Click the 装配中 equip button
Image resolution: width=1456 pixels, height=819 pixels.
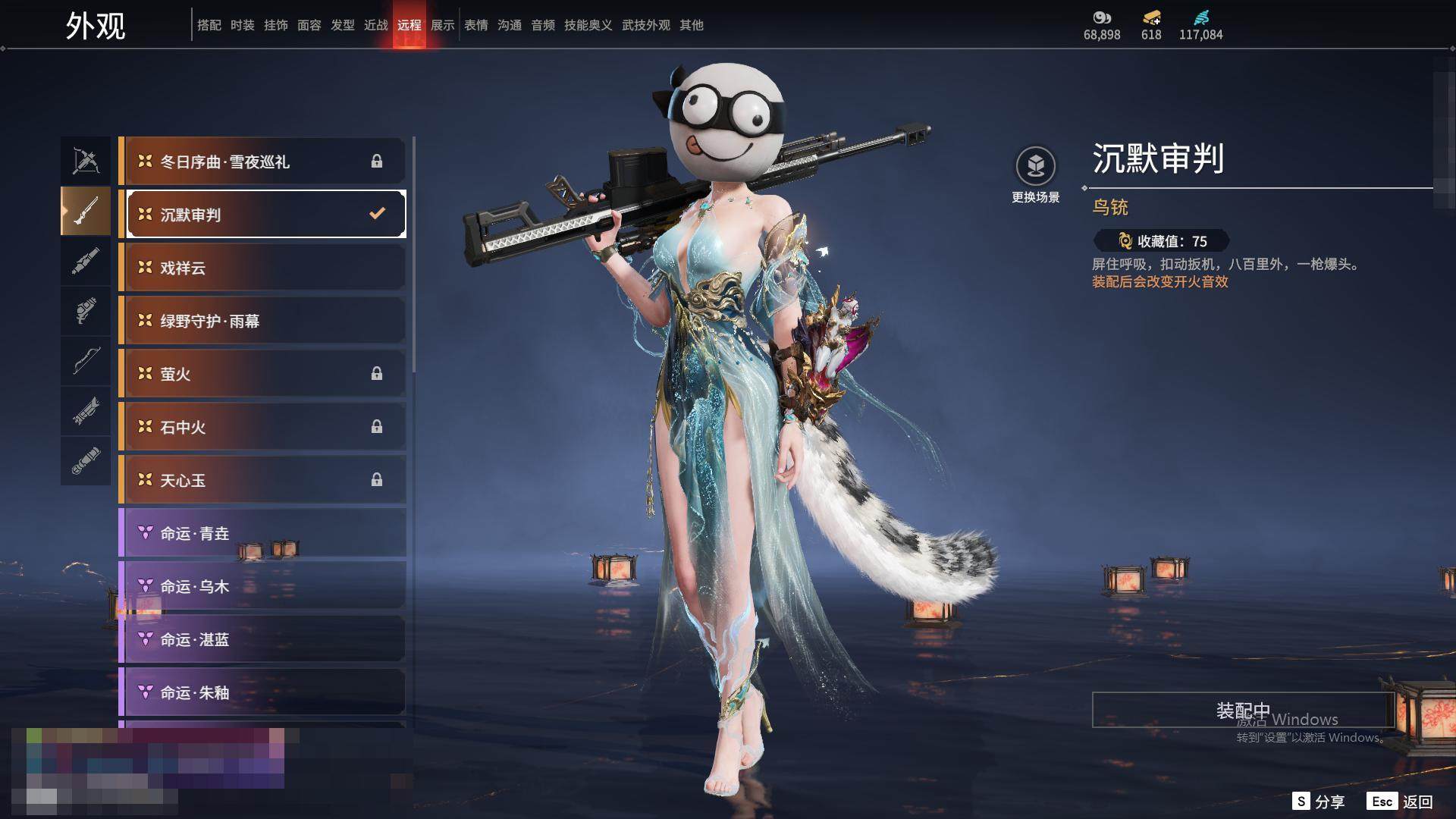pyautogui.click(x=1242, y=710)
